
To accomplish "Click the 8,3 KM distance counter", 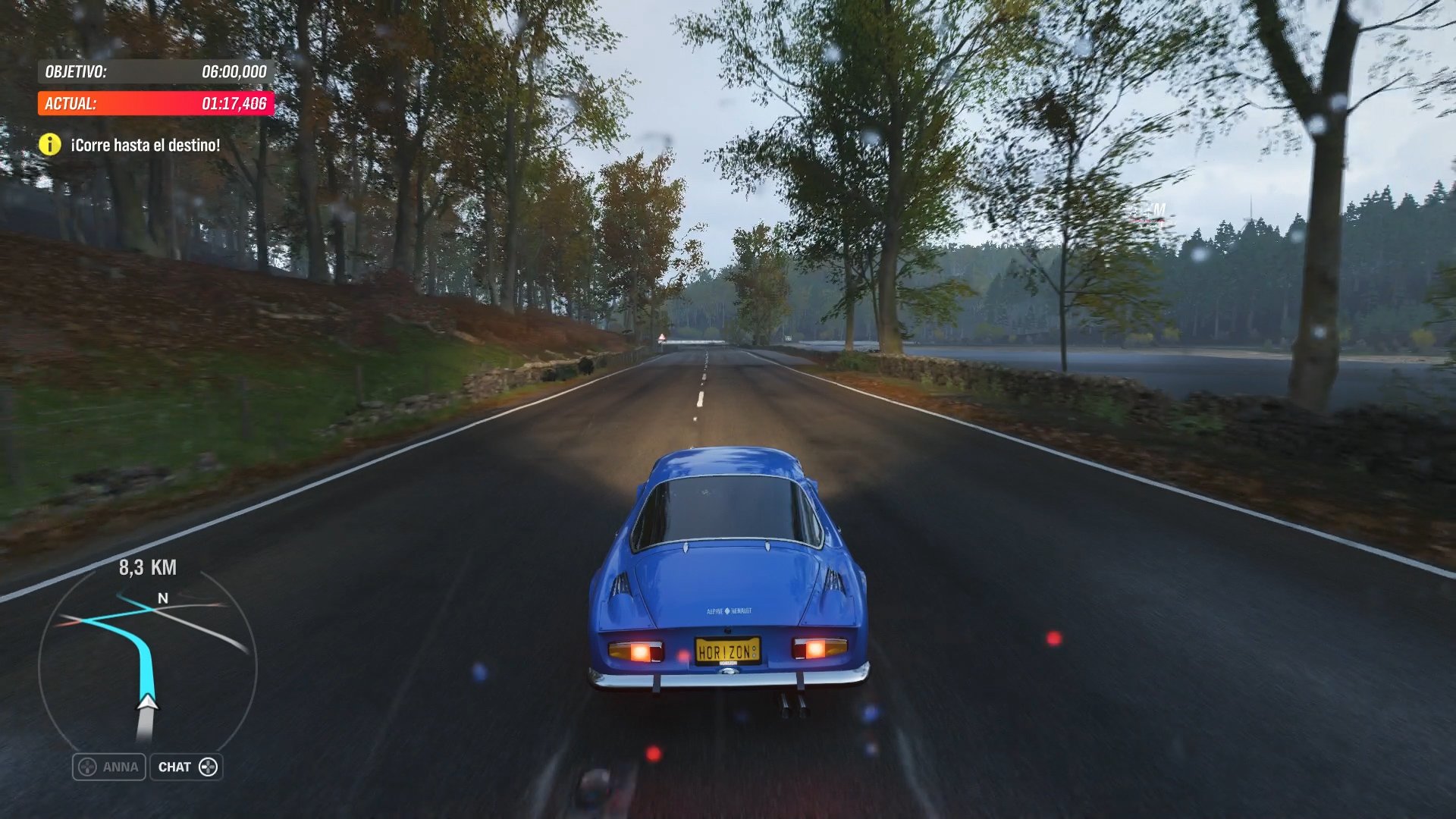I will point(149,567).
